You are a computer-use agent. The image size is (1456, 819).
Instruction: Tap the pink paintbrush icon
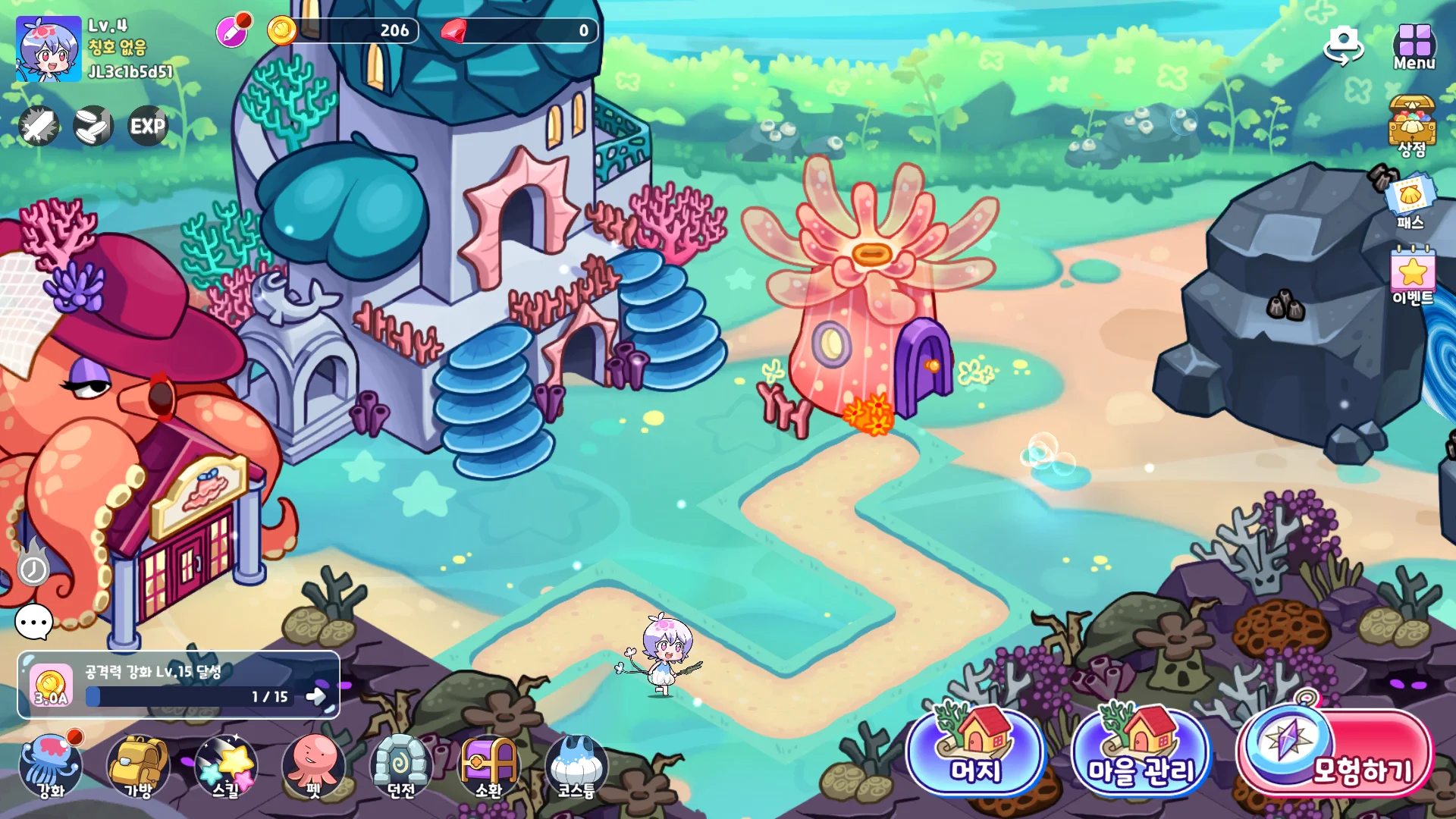point(232,32)
